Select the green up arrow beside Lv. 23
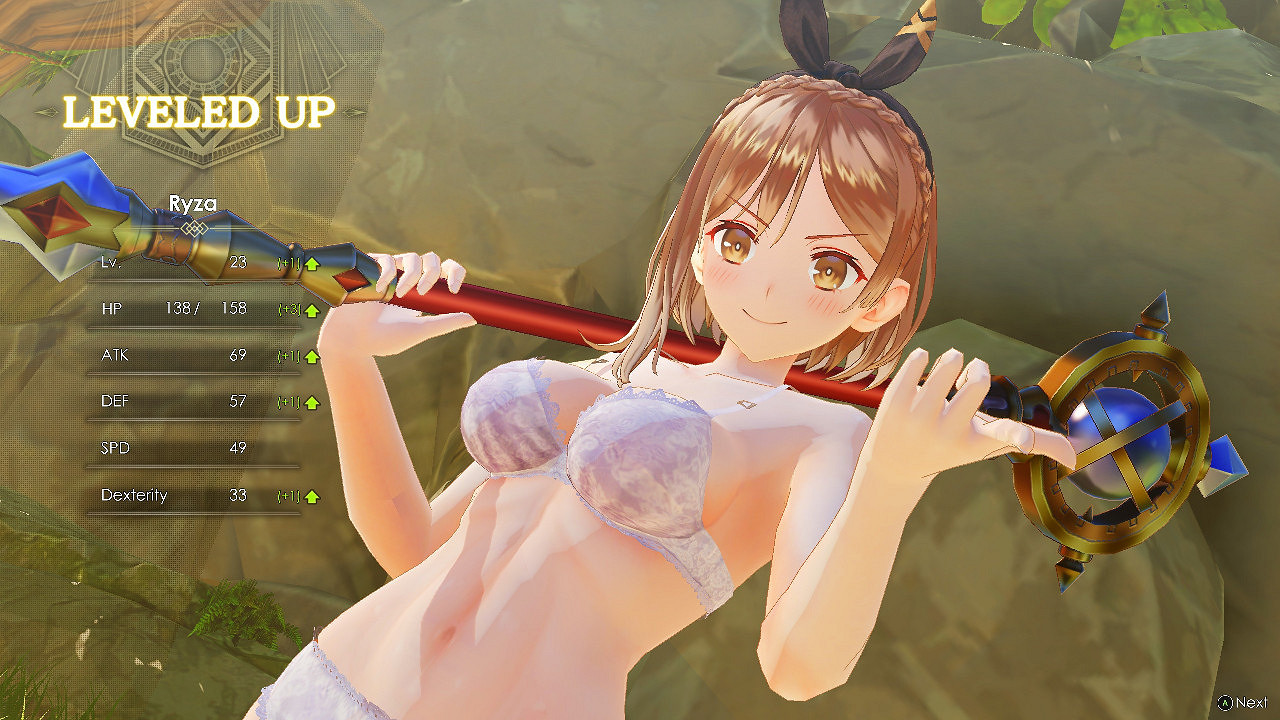The width and height of the screenshot is (1280, 720). point(310,263)
